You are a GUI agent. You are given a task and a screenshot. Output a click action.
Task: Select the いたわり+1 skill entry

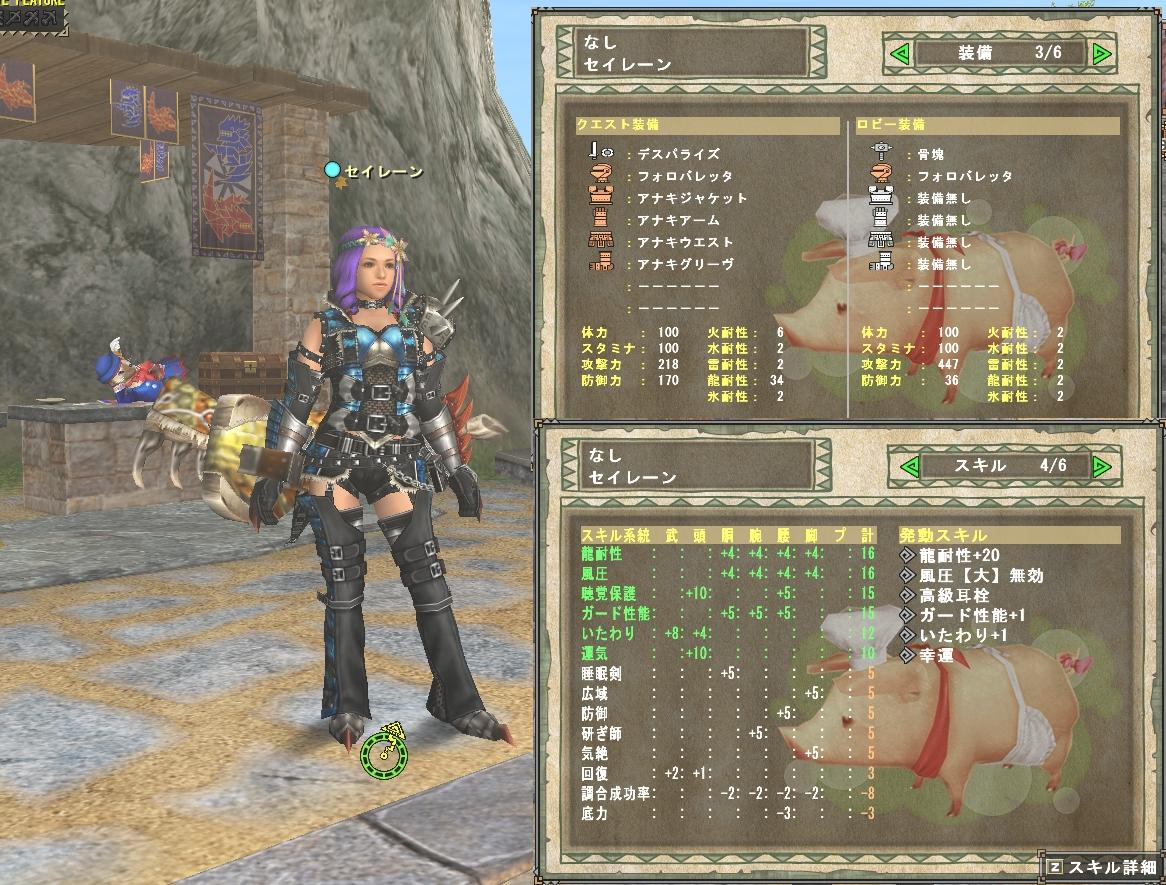[x=960, y=635]
